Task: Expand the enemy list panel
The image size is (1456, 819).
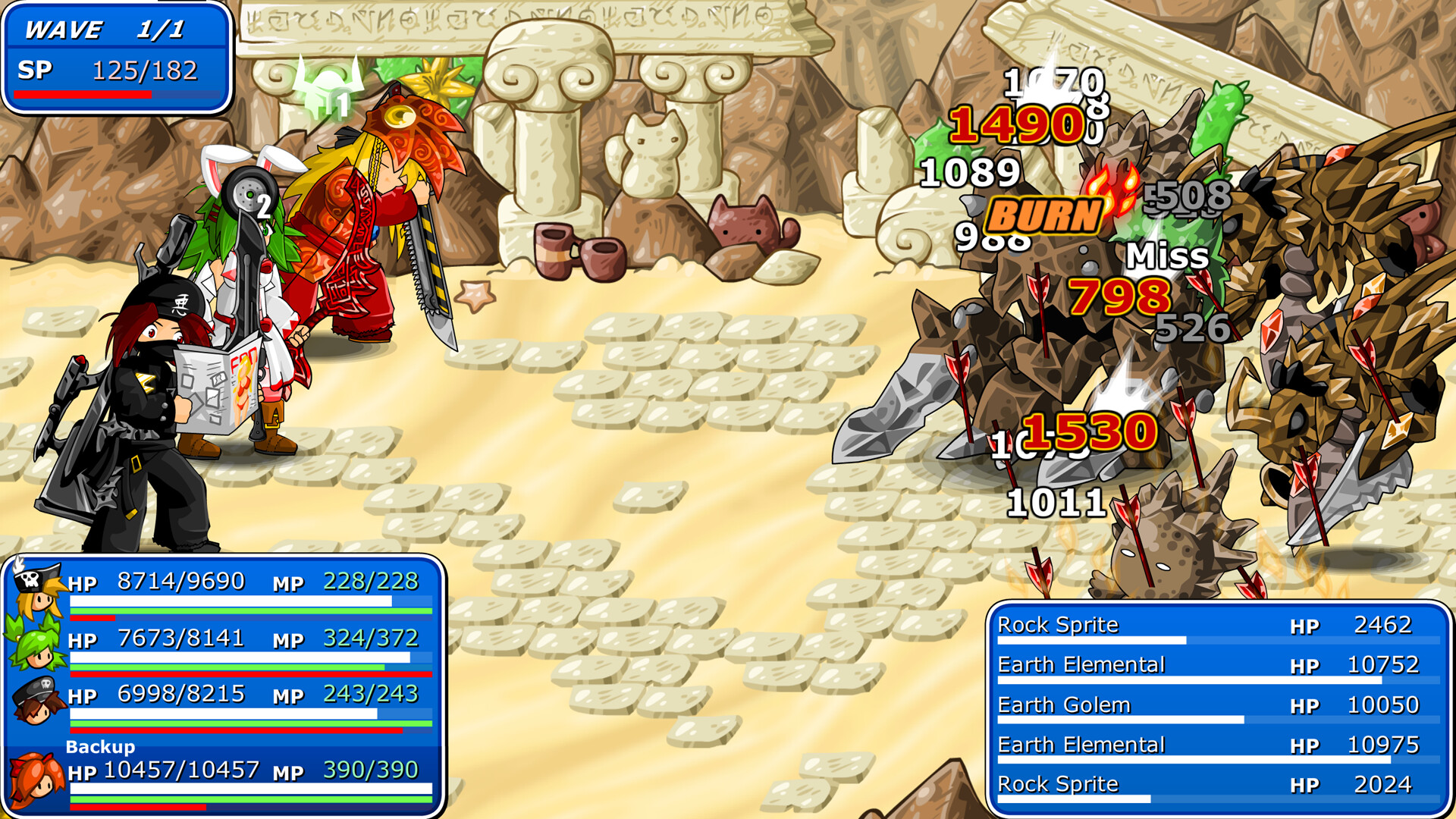Action: tap(1213, 704)
